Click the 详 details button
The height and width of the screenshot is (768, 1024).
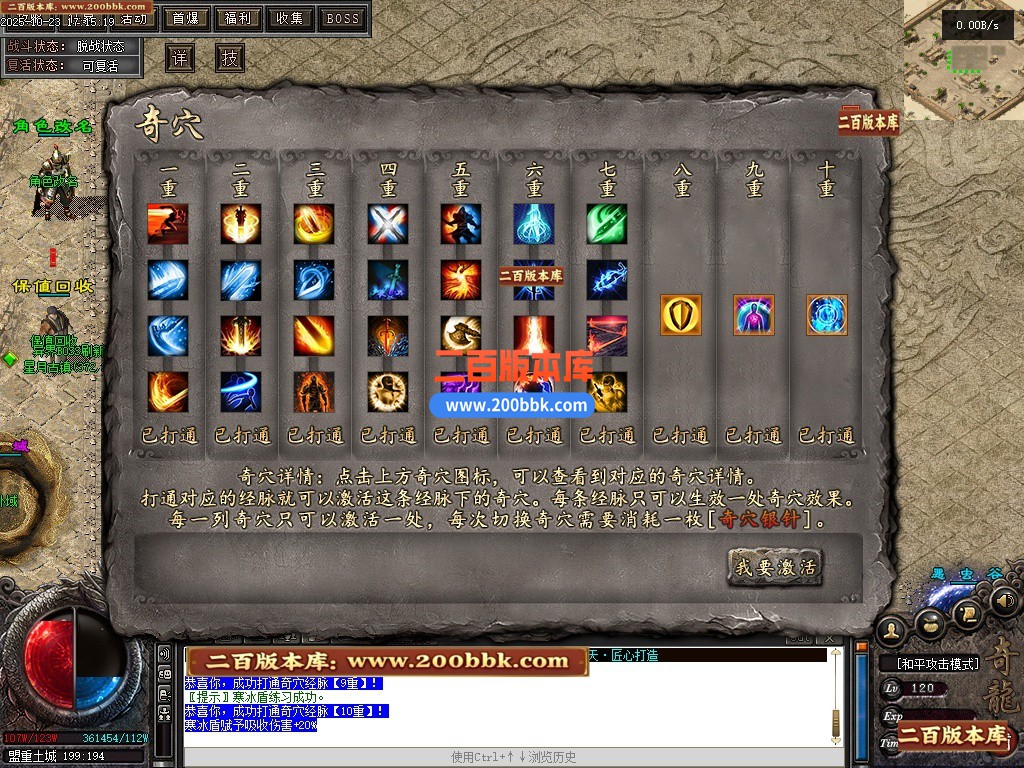pos(180,58)
